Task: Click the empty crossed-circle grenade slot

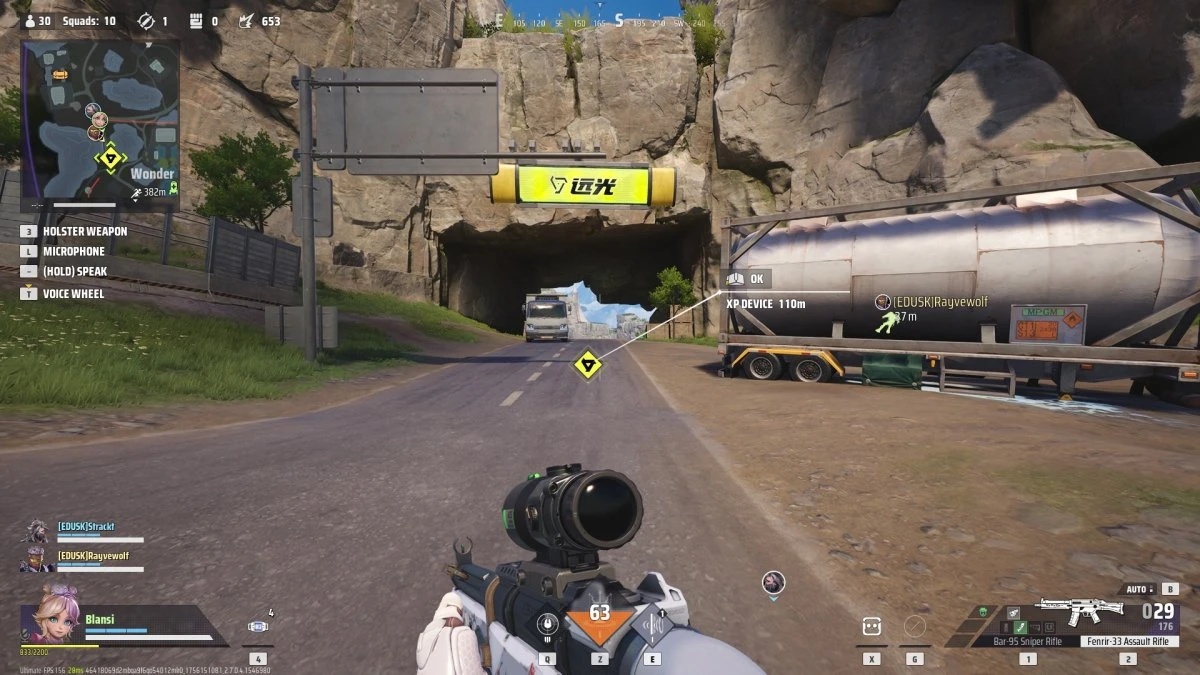Action: [x=914, y=627]
